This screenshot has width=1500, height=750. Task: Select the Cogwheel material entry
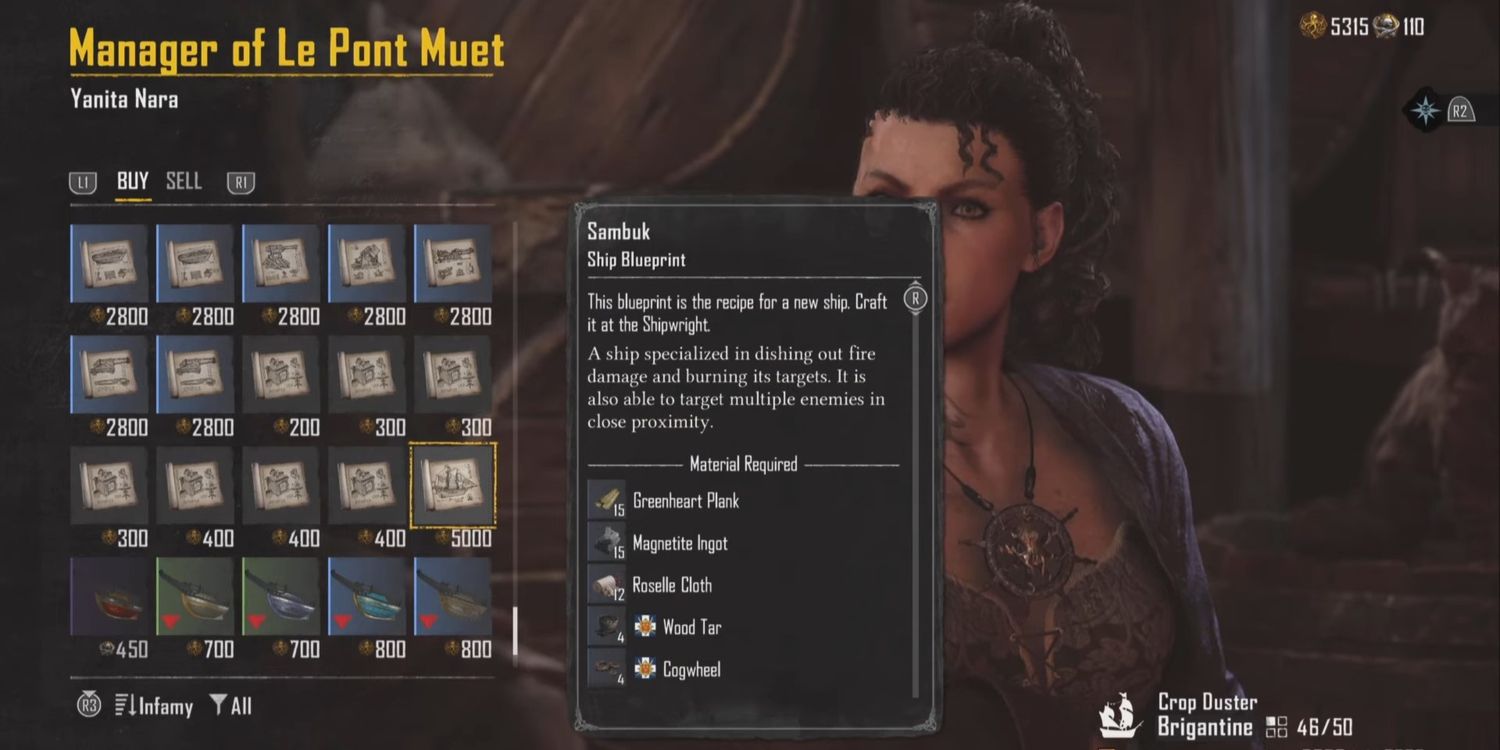pyautogui.click(x=690, y=670)
